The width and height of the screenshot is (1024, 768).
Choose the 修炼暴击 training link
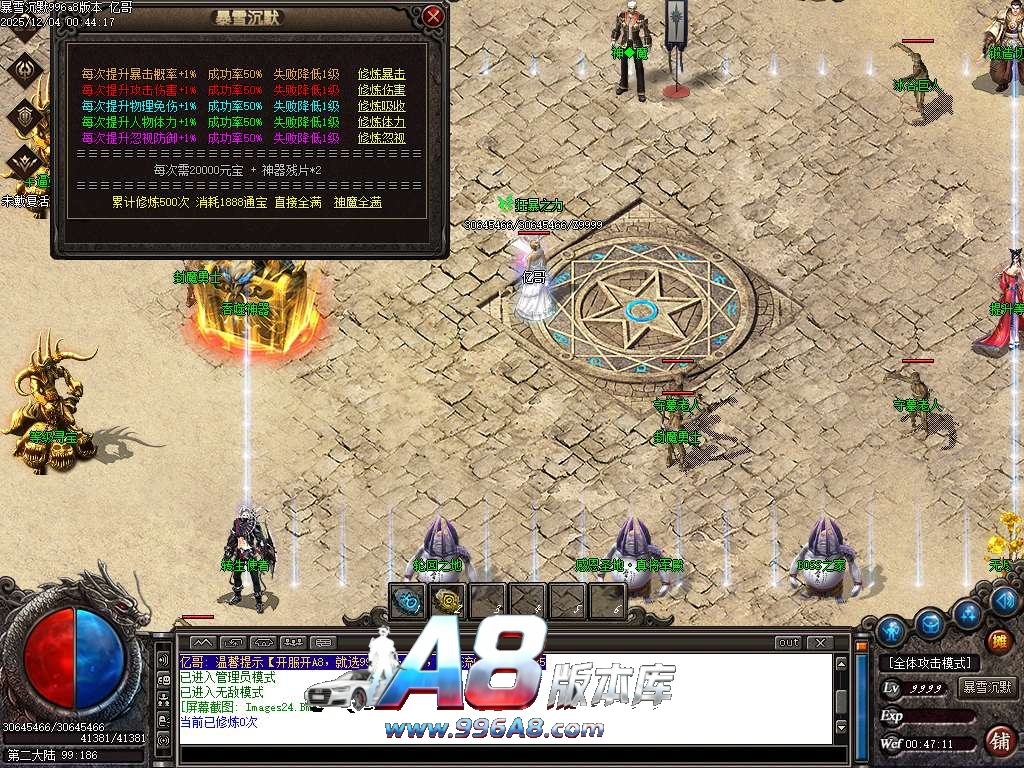coord(382,74)
